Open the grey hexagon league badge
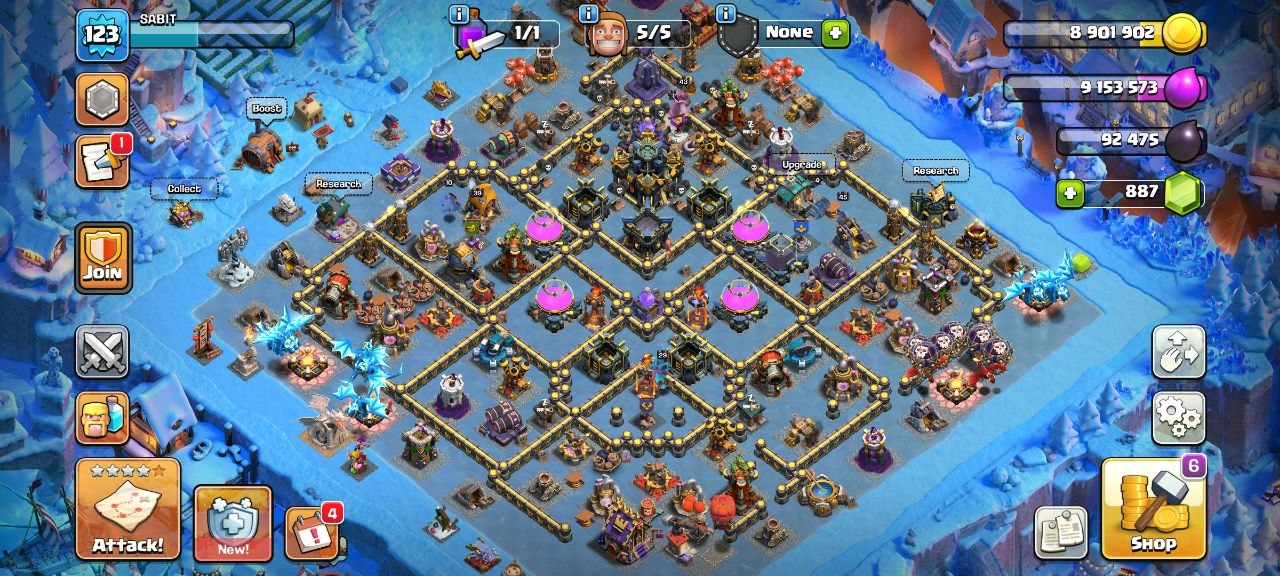Viewport: 1280px width, 576px height. [102, 99]
